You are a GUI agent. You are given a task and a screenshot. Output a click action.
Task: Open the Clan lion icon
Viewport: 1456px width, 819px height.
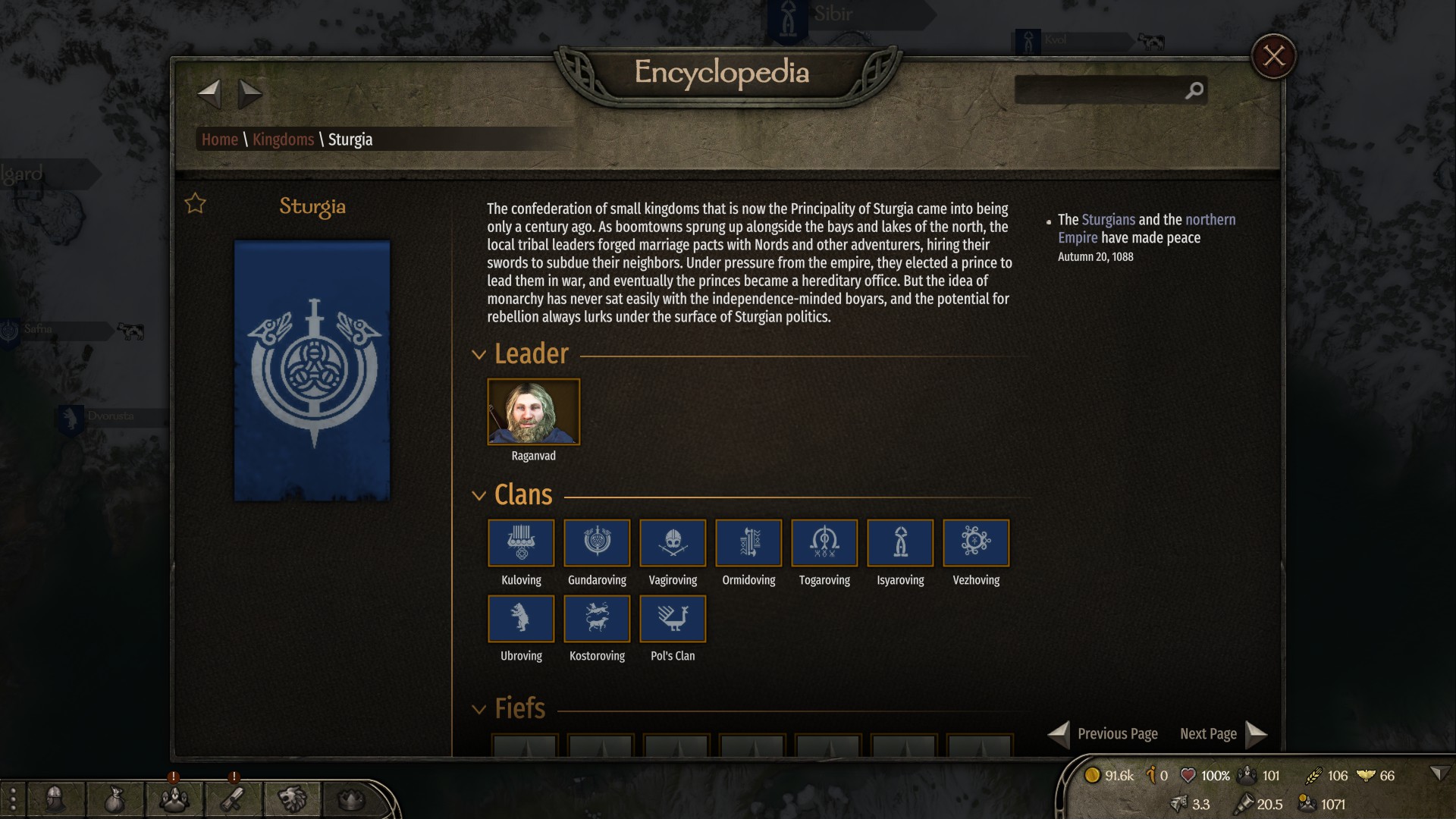[x=292, y=800]
